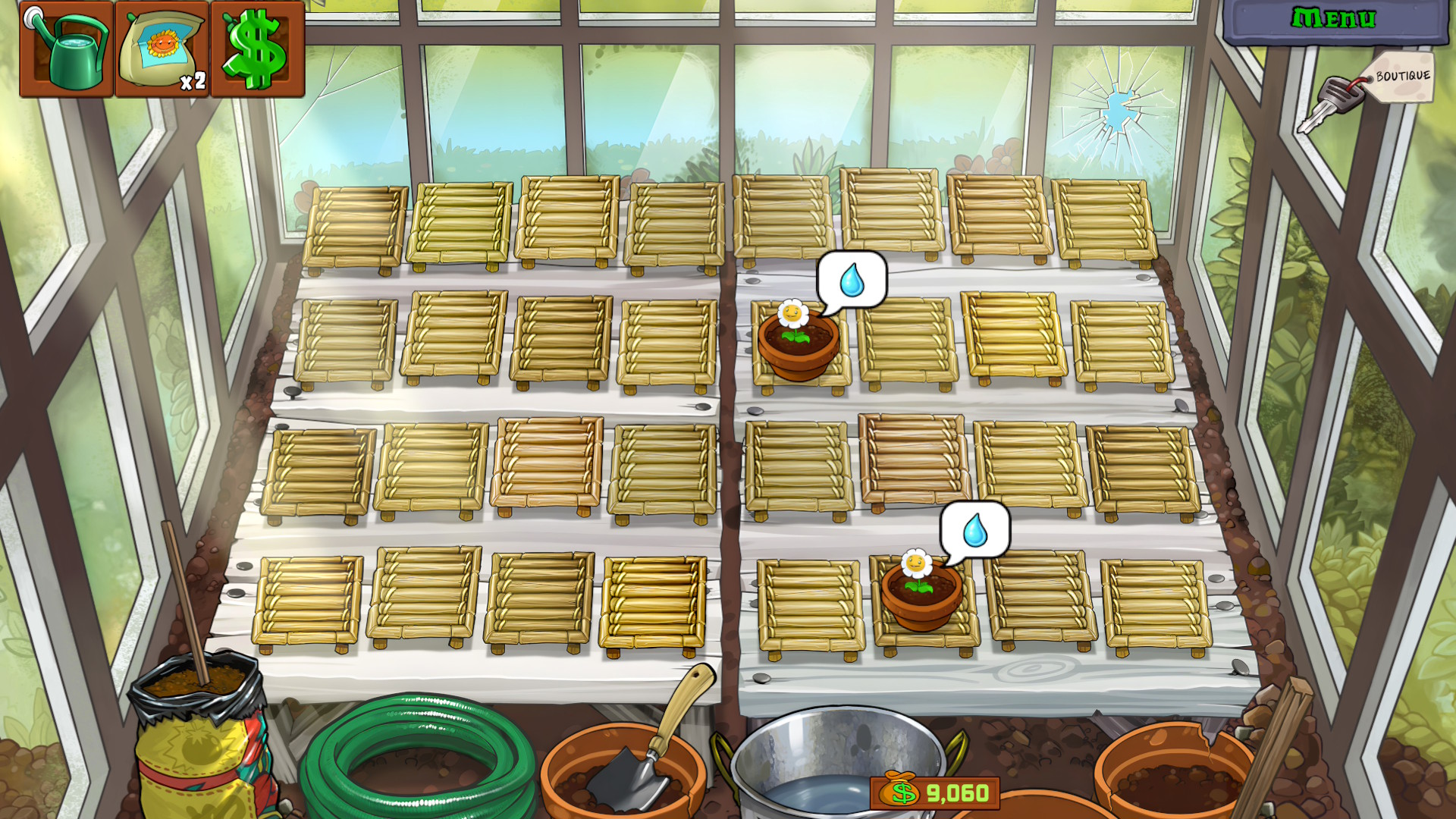Choose the green dollar sell tool
The width and height of the screenshot is (1456, 819).
point(258,49)
